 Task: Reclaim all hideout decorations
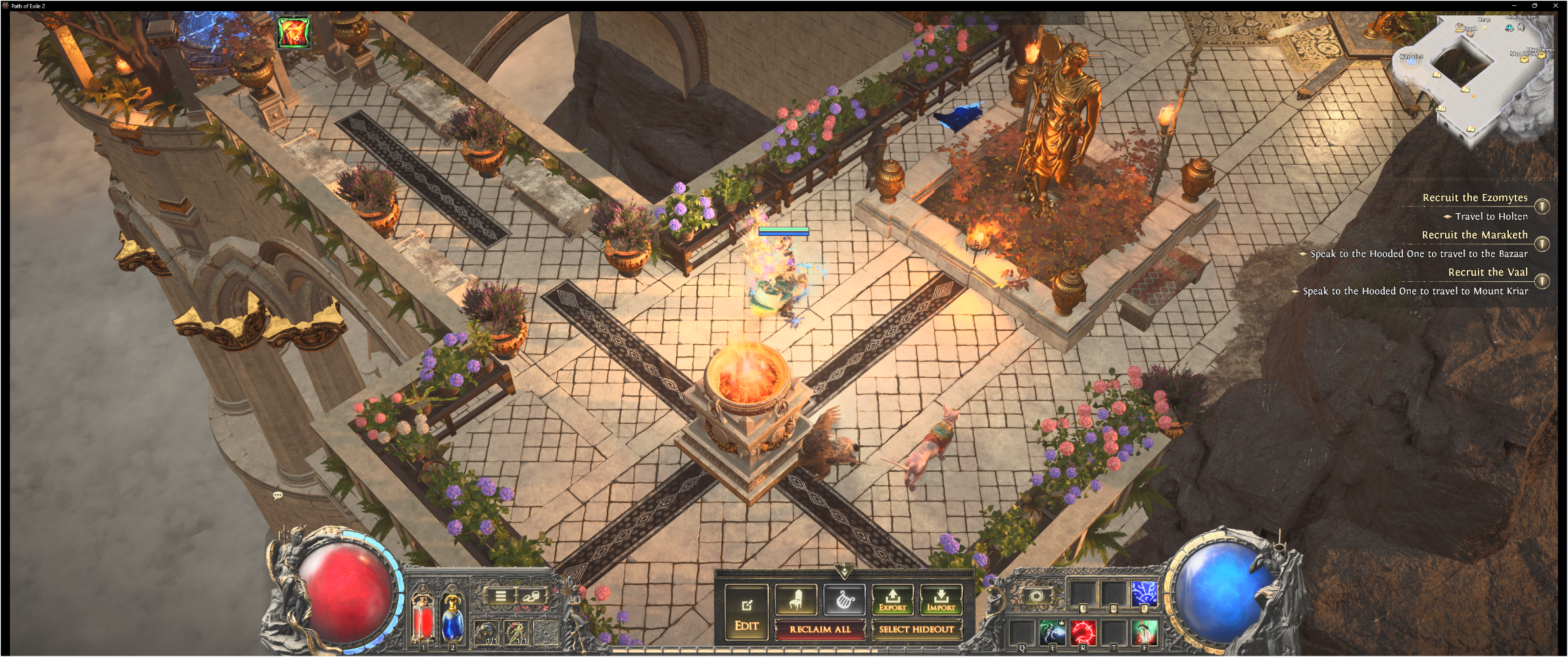820,629
